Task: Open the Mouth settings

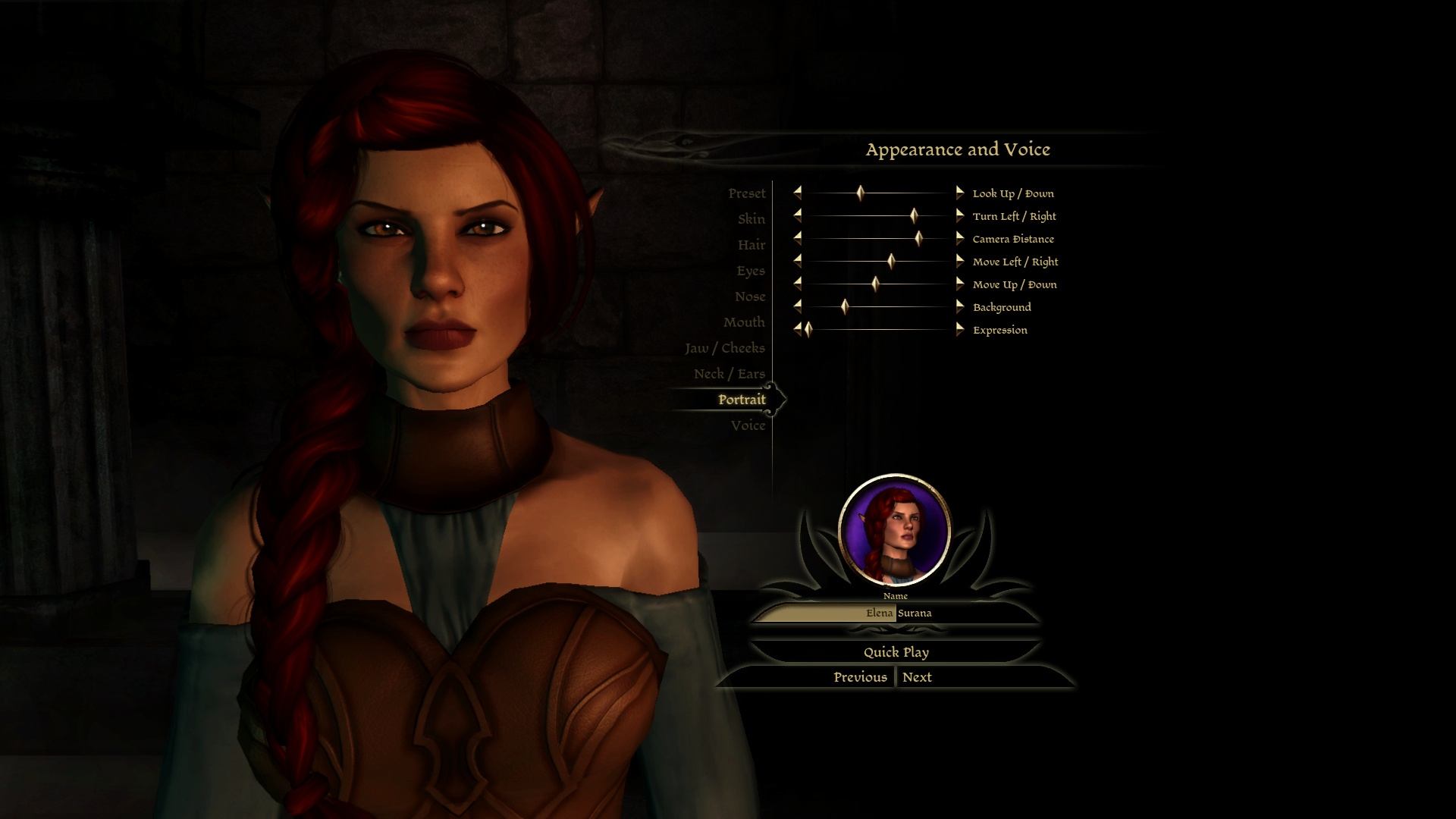Action: [743, 322]
